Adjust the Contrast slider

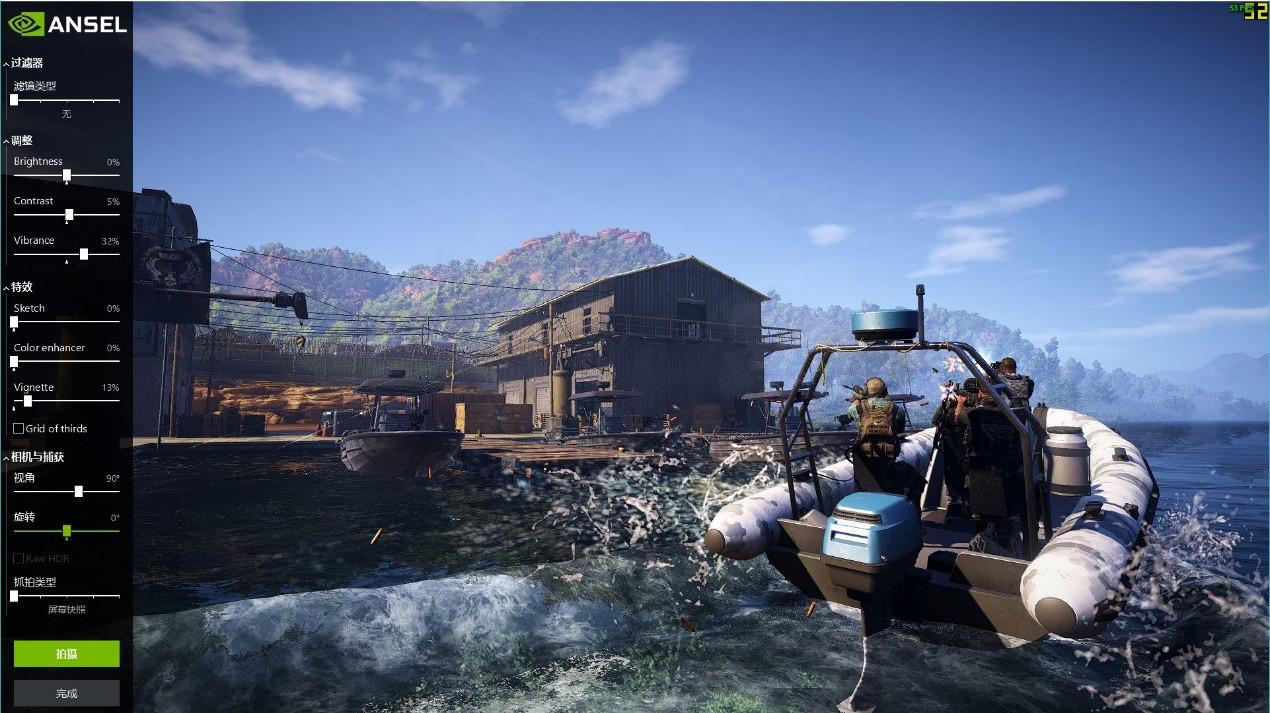(x=69, y=215)
